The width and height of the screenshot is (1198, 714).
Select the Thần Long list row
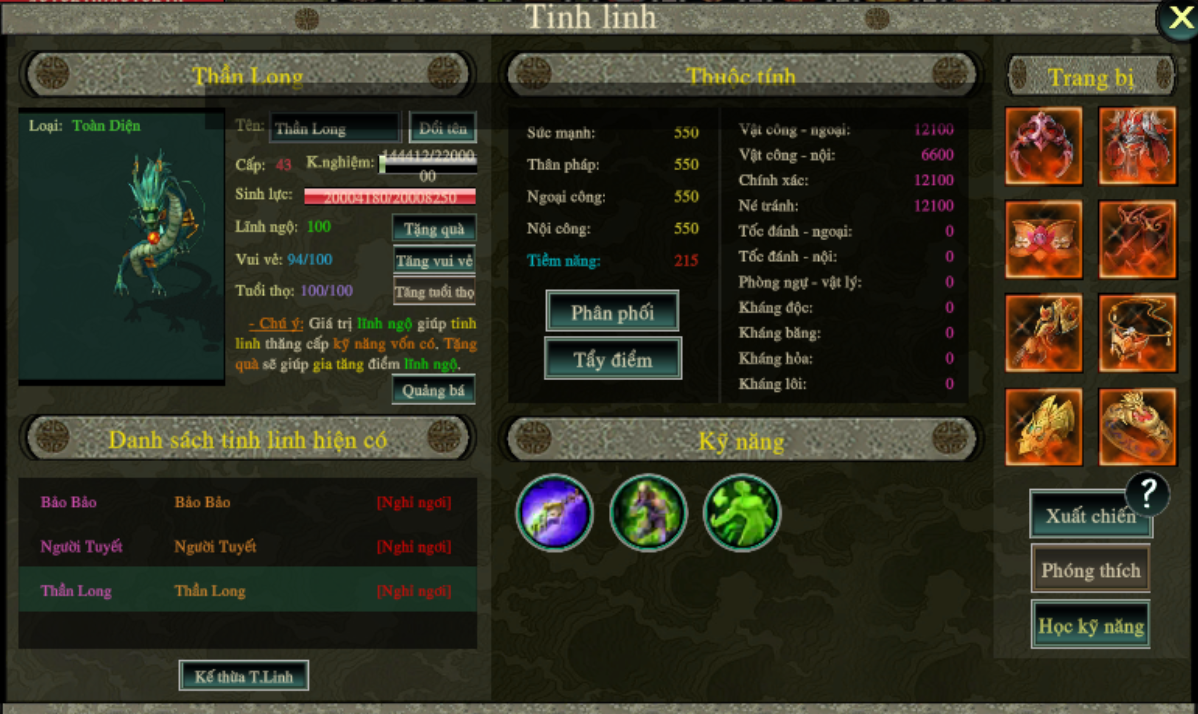tap(247, 591)
